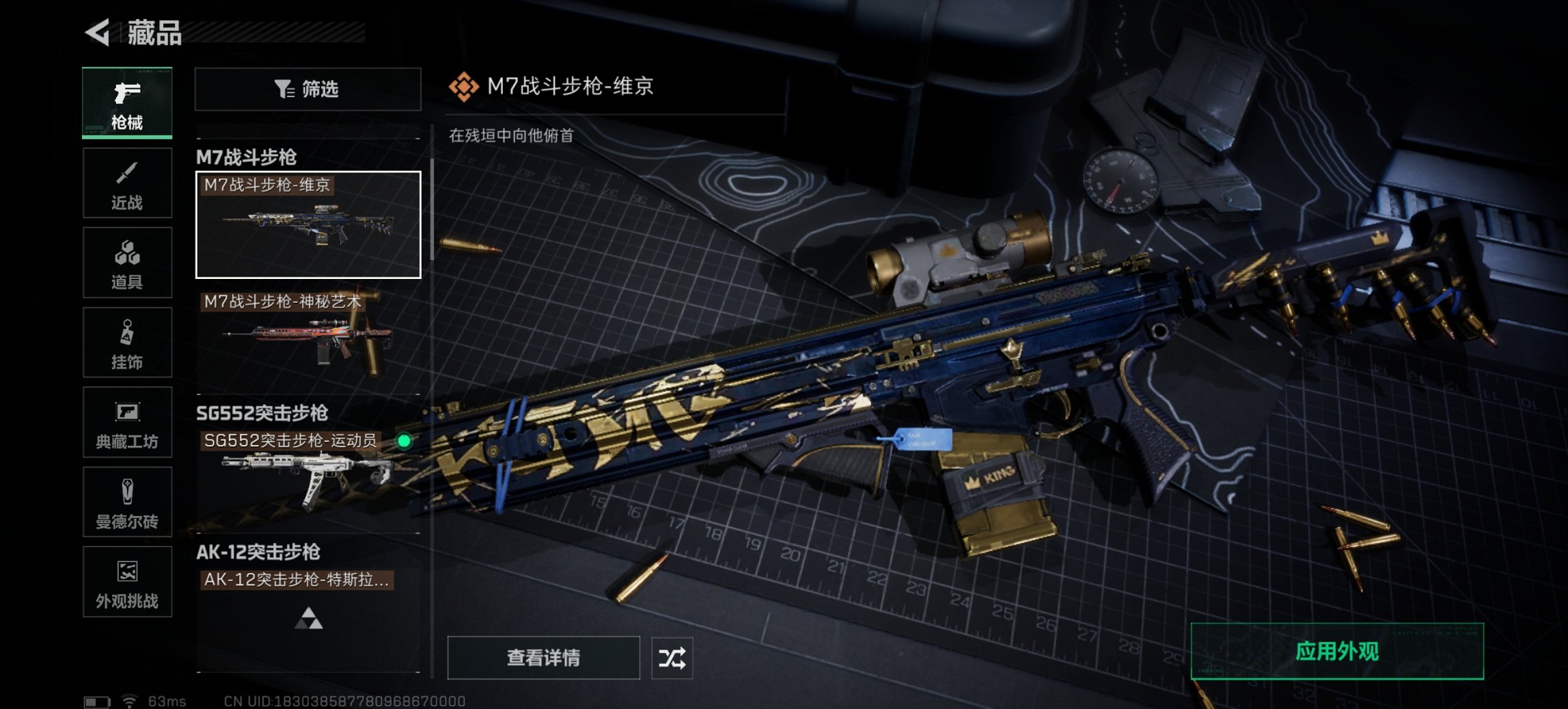1568x709 pixels.
Task: Click the shuffle skin icon beside 查看详情
Action: [x=673, y=658]
